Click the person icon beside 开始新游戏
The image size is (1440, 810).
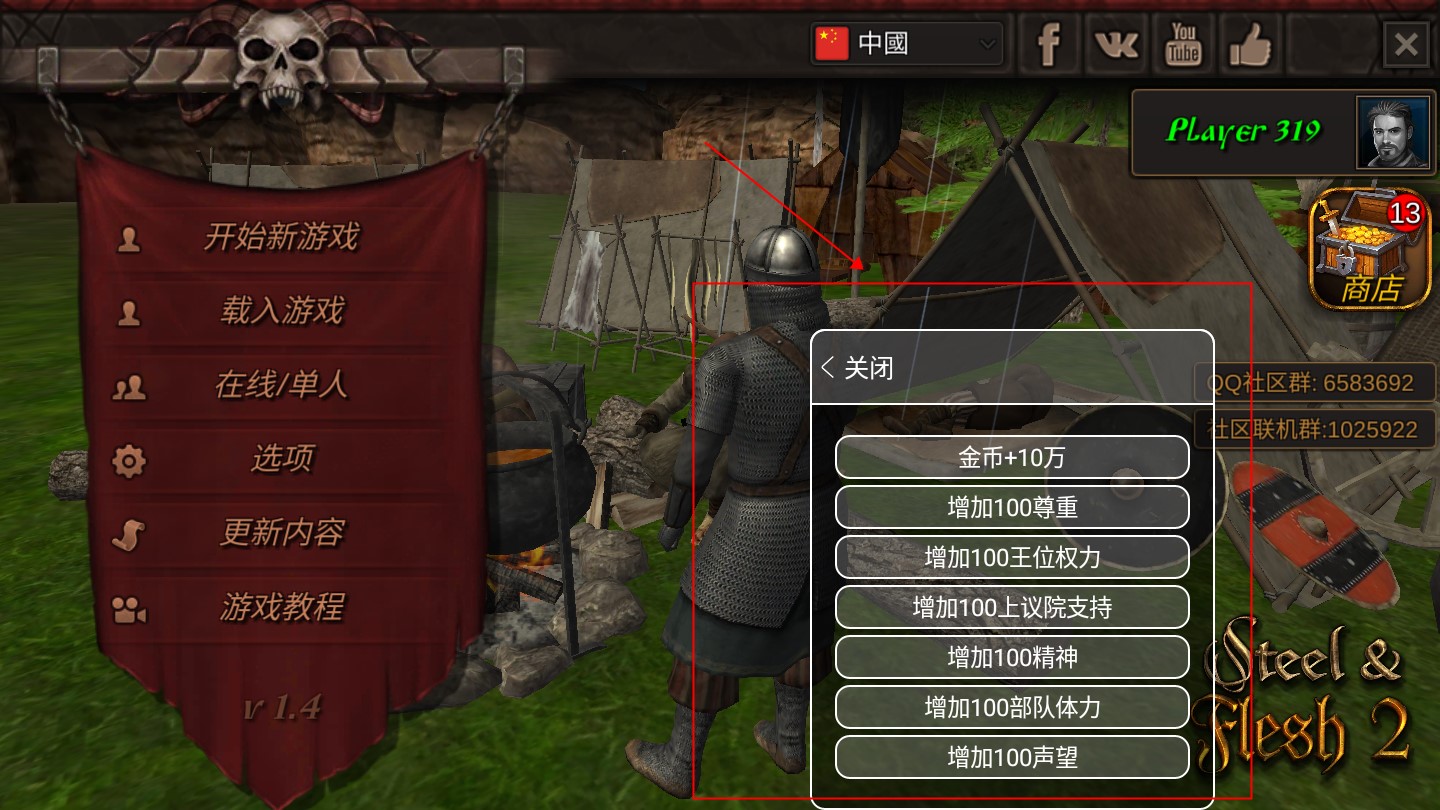(x=128, y=238)
